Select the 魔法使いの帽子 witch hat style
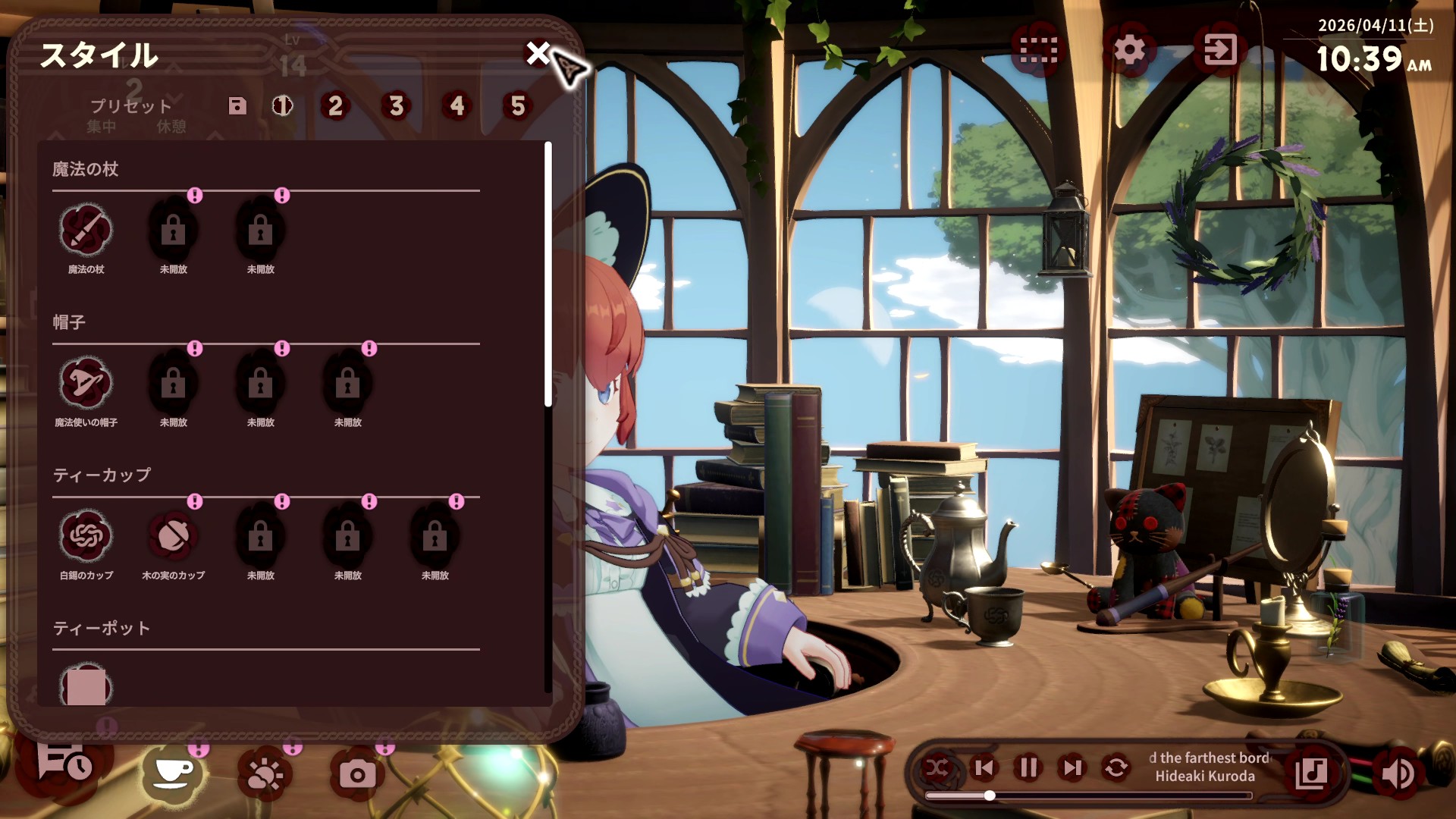Image resolution: width=1456 pixels, height=819 pixels. (86, 388)
